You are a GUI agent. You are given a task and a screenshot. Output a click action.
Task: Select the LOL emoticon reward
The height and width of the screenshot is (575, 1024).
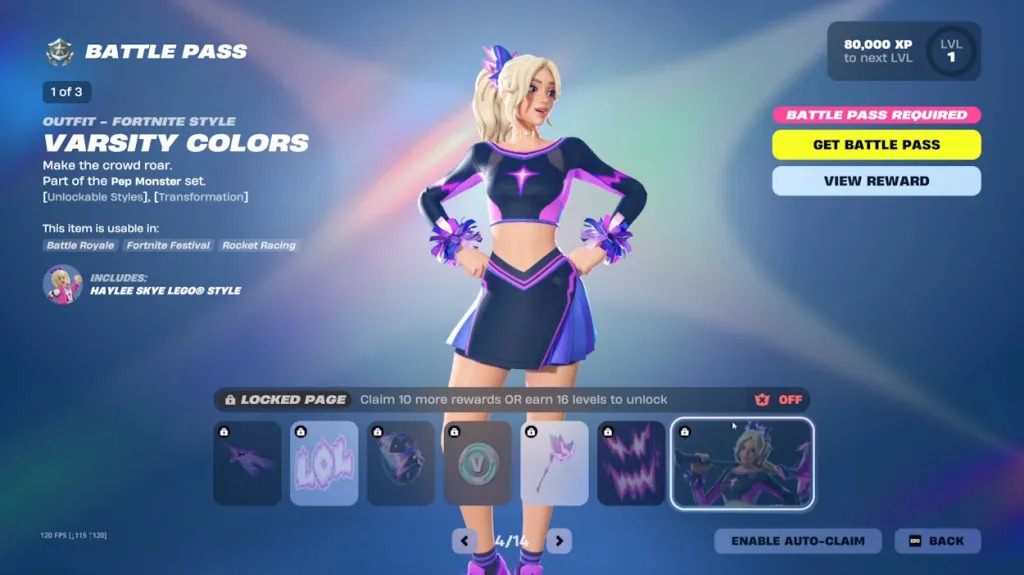(324, 463)
